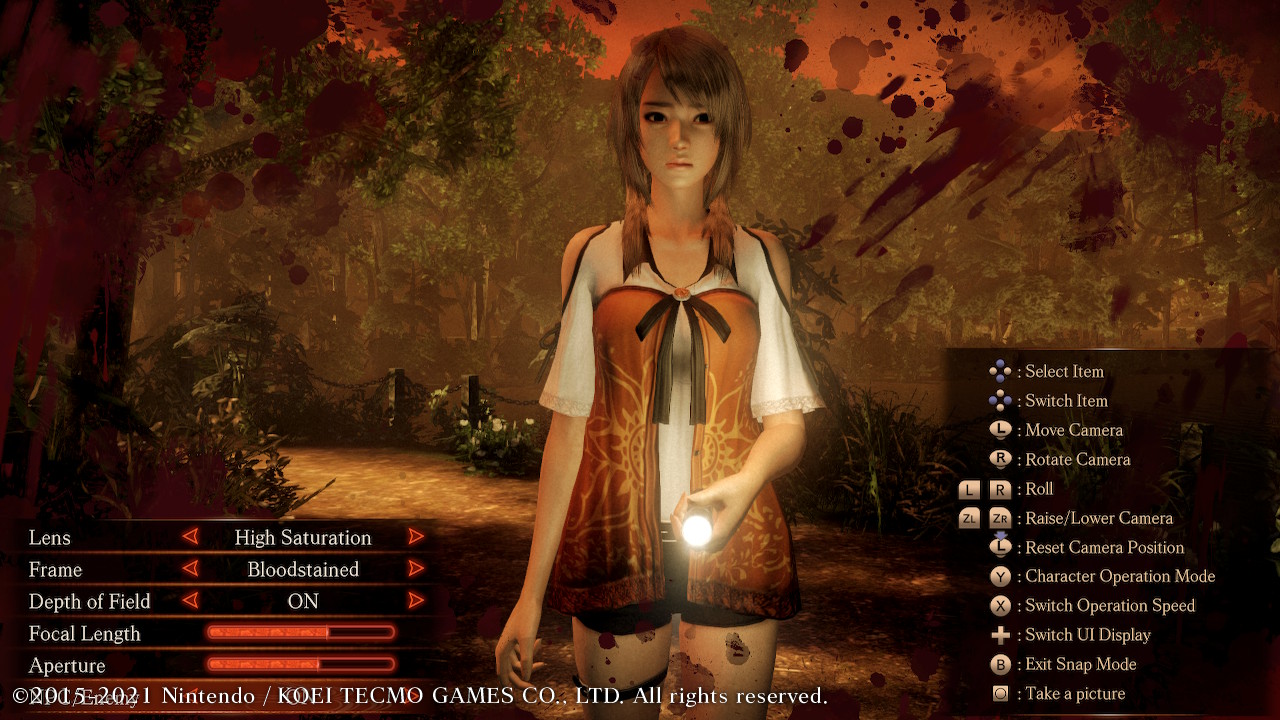Image resolution: width=1280 pixels, height=720 pixels.
Task: Adjust the Focal Length slider
Action: pyautogui.click(x=300, y=632)
